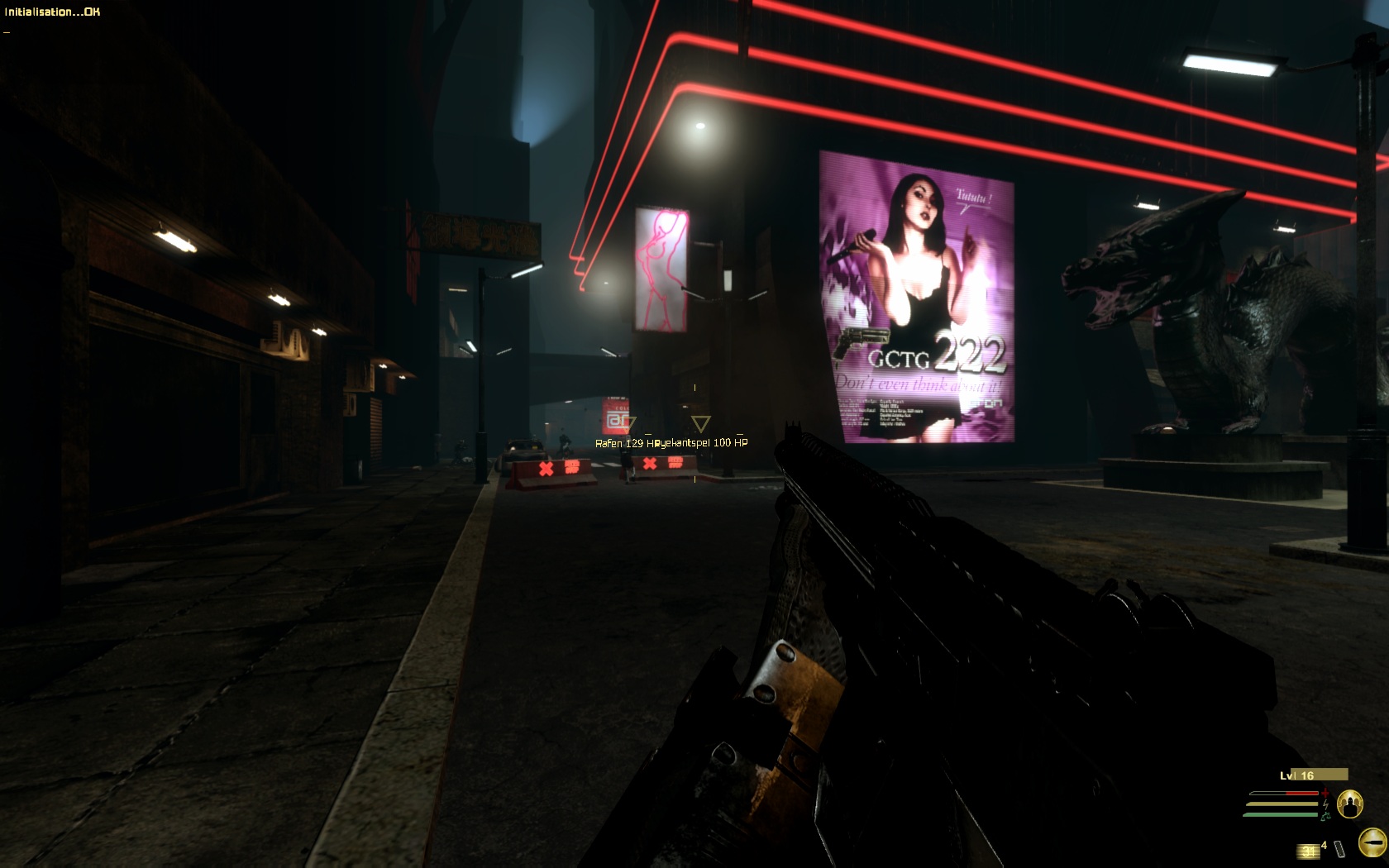The image size is (1389, 868).
Task: Click the magazine icon beside the ammo count
Action: click(1339, 849)
